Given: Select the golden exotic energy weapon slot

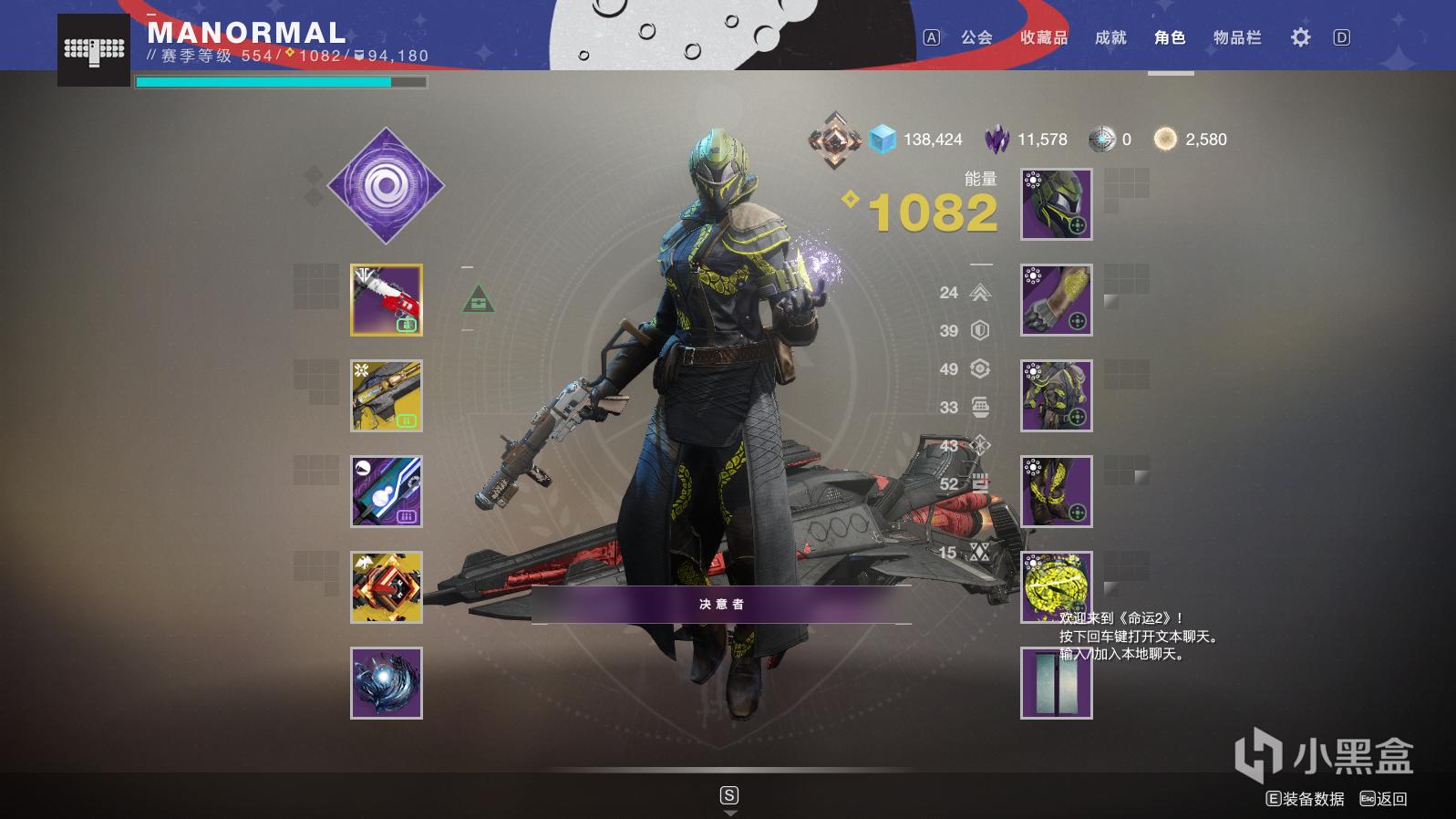Looking at the screenshot, I should pyautogui.click(x=387, y=396).
